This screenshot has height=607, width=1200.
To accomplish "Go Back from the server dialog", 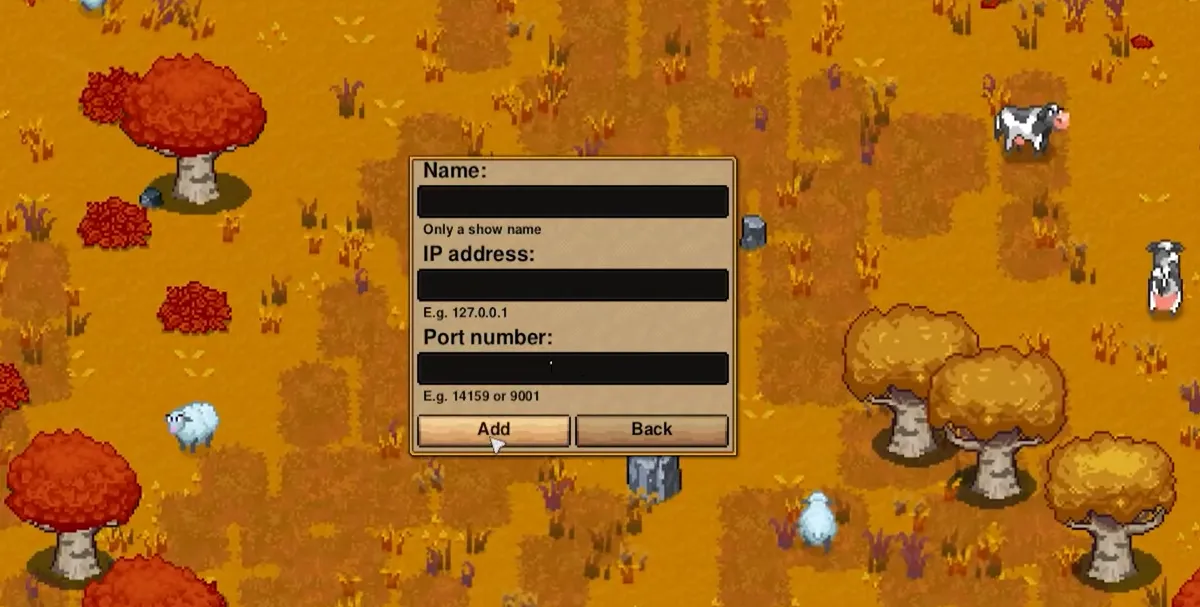I will tap(651, 430).
